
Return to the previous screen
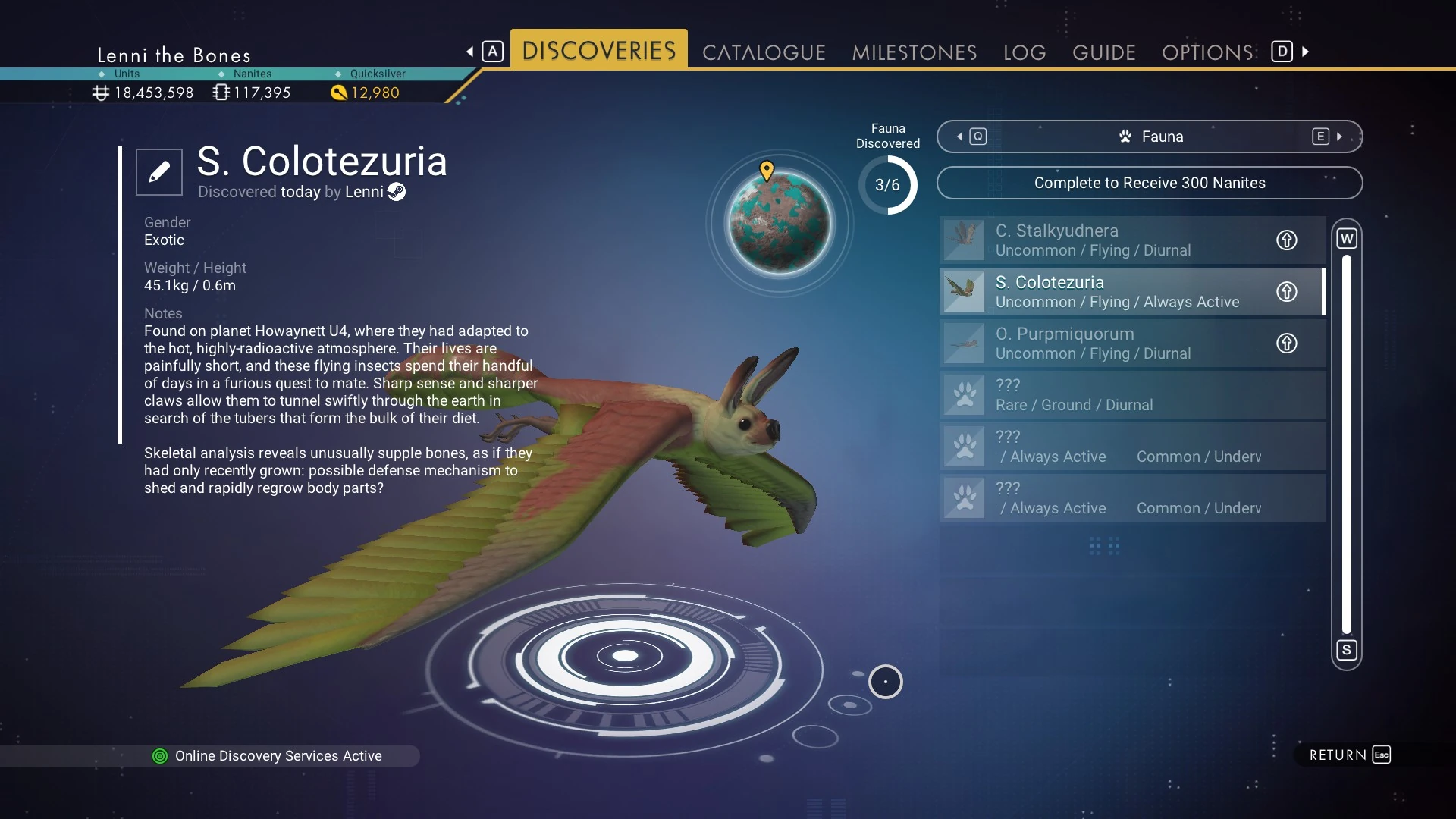(x=1349, y=755)
